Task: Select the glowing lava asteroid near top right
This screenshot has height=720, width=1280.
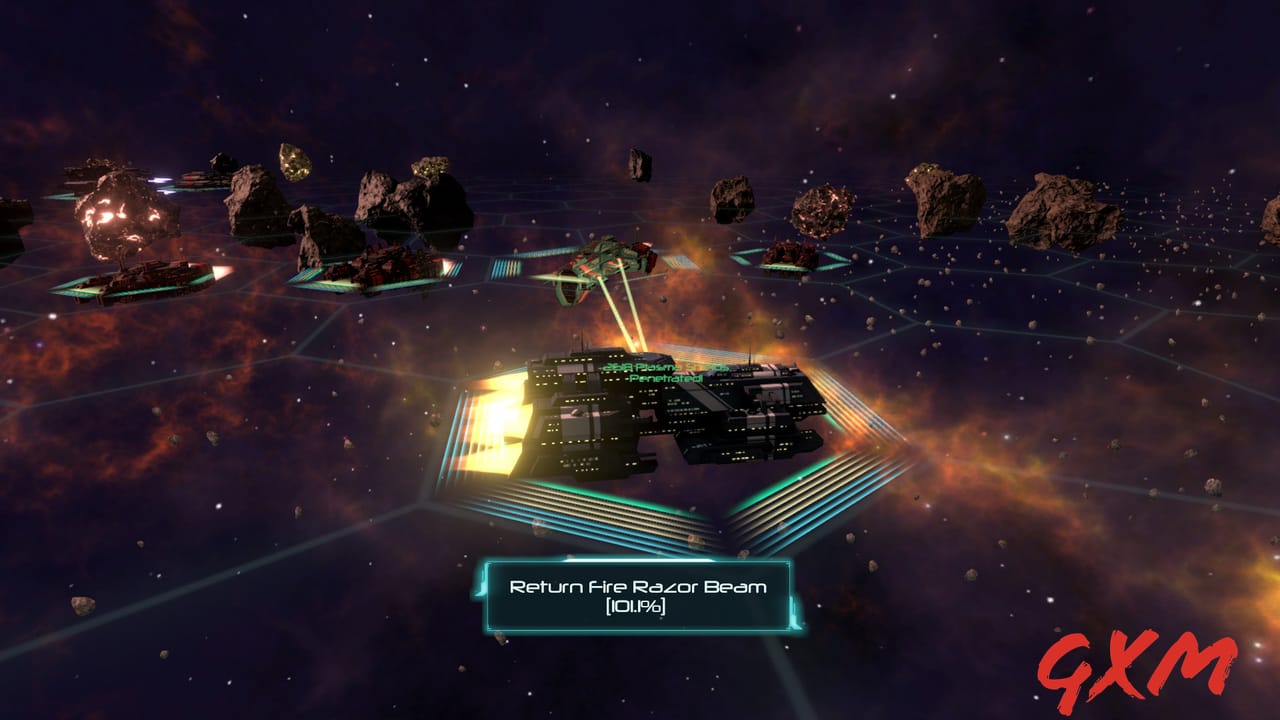Action: (x=820, y=210)
